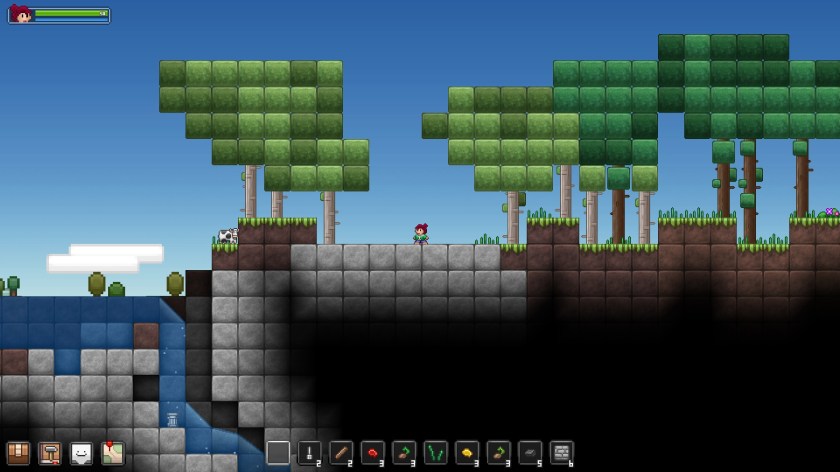Choose the grey flint stone slot
Image resolution: width=840 pixels, height=472 pixels.
pyautogui.click(x=530, y=452)
